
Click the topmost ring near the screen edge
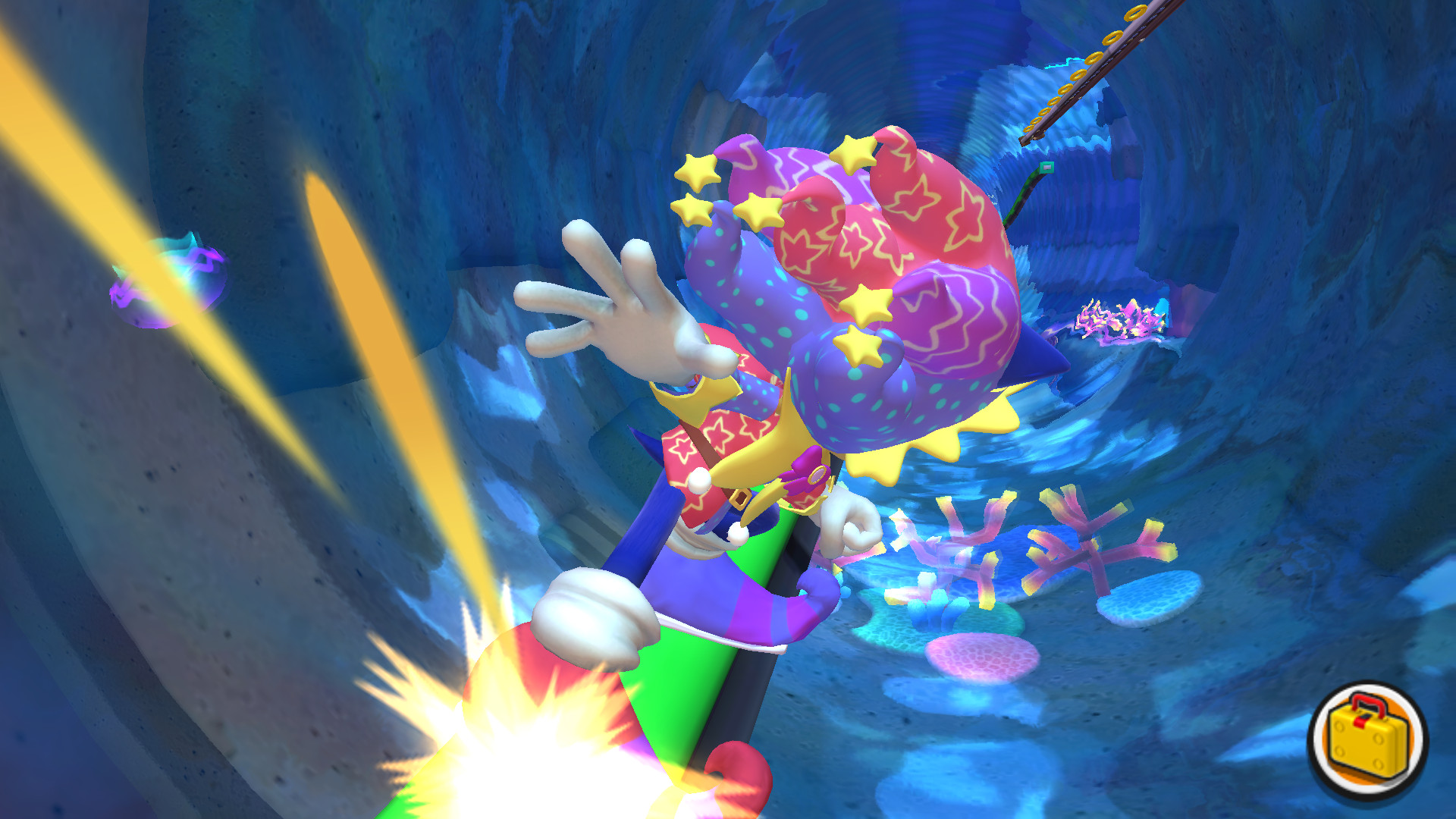pos(1135,14)
